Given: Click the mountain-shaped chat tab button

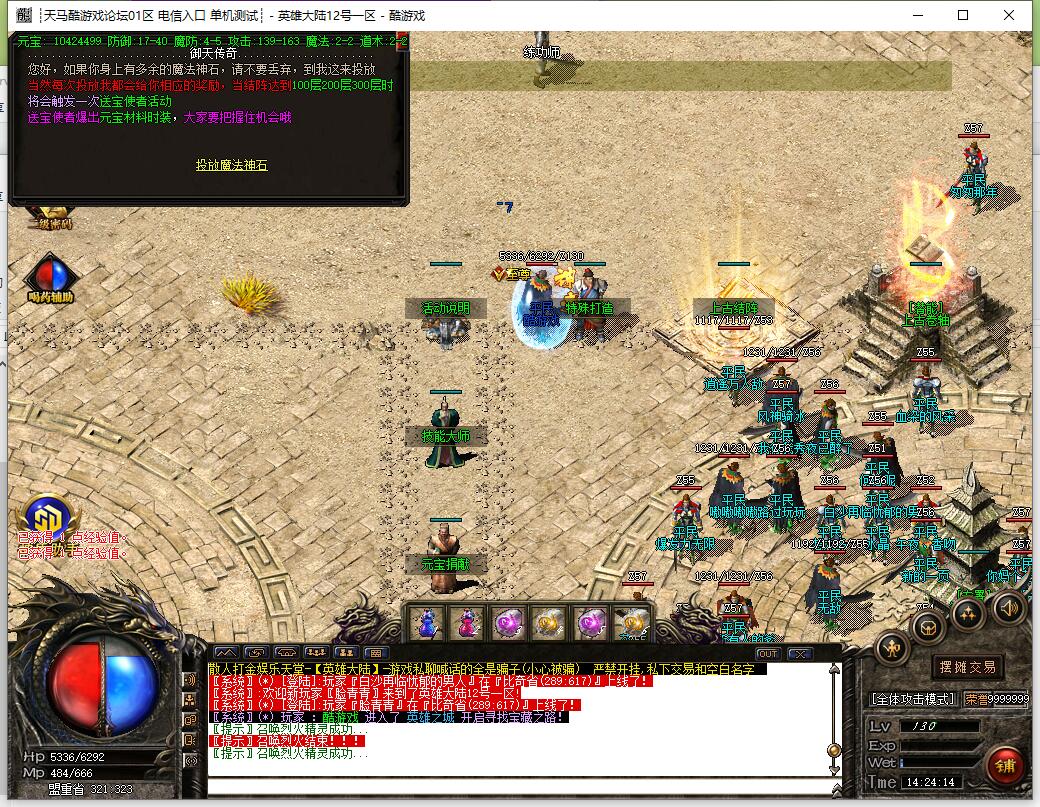Looking at the screenshot, I should coord(225,653).
